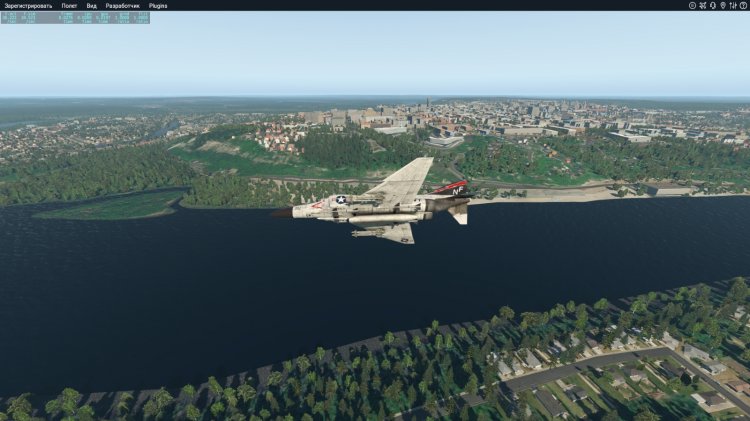The image size is (750, 421).
Task: Open the Полет menu
Action: 69,5
